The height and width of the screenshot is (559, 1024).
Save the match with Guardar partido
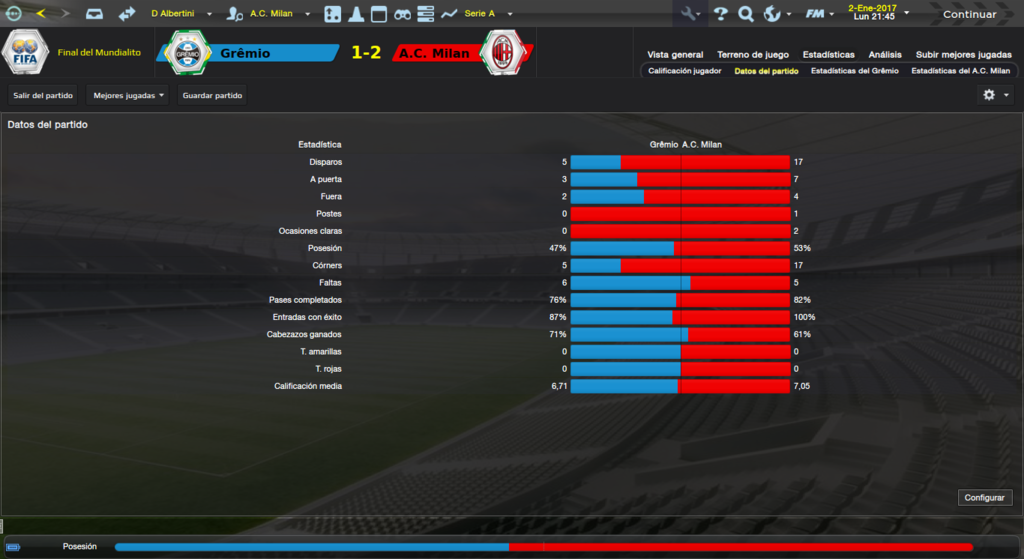212,95
